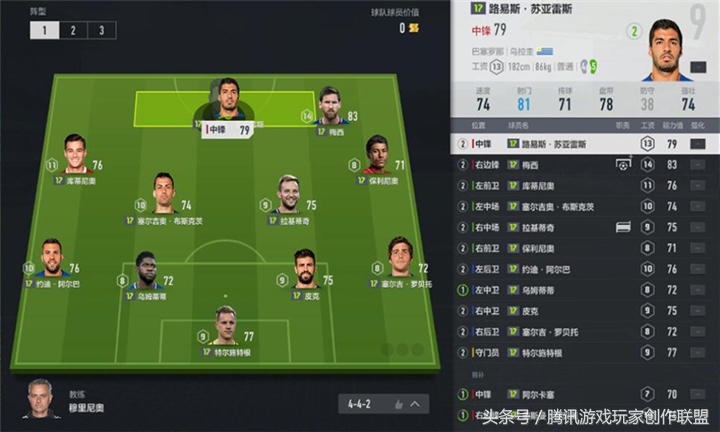Select Jordi Alba's left-back card
Image resolution: width=720 pixels, height=432 pixels.
coord(52,260)
